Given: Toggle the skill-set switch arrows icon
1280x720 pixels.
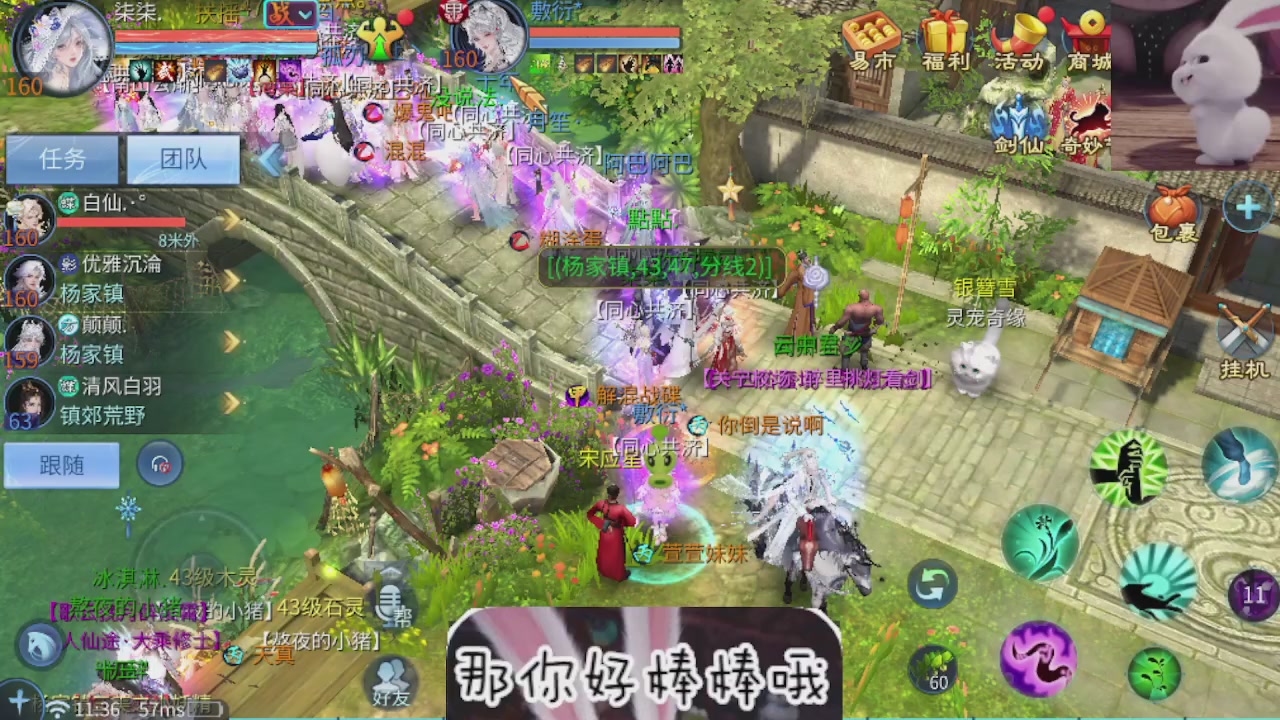Looking at the screenshot, I should click(932, 585).
